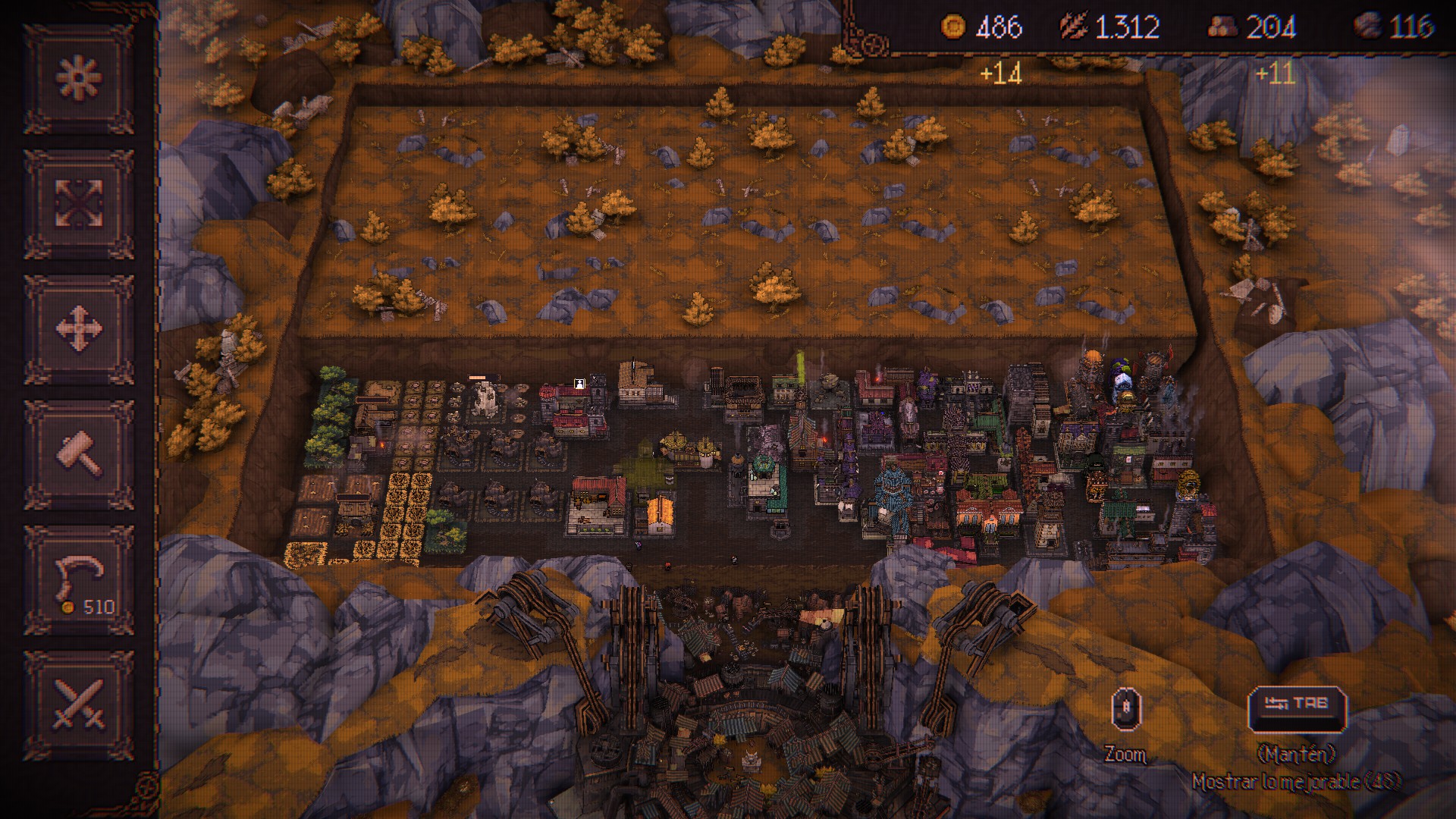The height and width of the screenshot is (819, 1456).
Task: Click the four diagonal arrows expand button
Action: pyautogui.click(x=80, y=203)
